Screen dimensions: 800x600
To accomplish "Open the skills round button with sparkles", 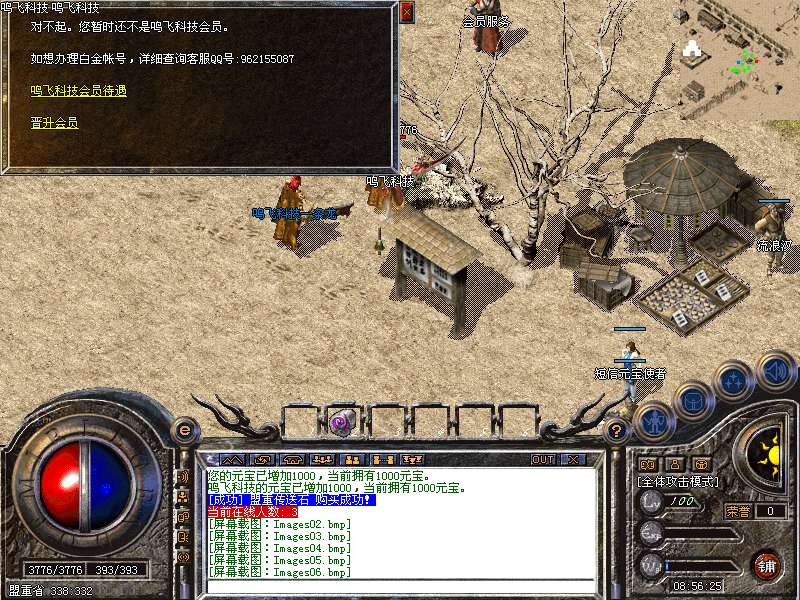I will pos(733,381).
